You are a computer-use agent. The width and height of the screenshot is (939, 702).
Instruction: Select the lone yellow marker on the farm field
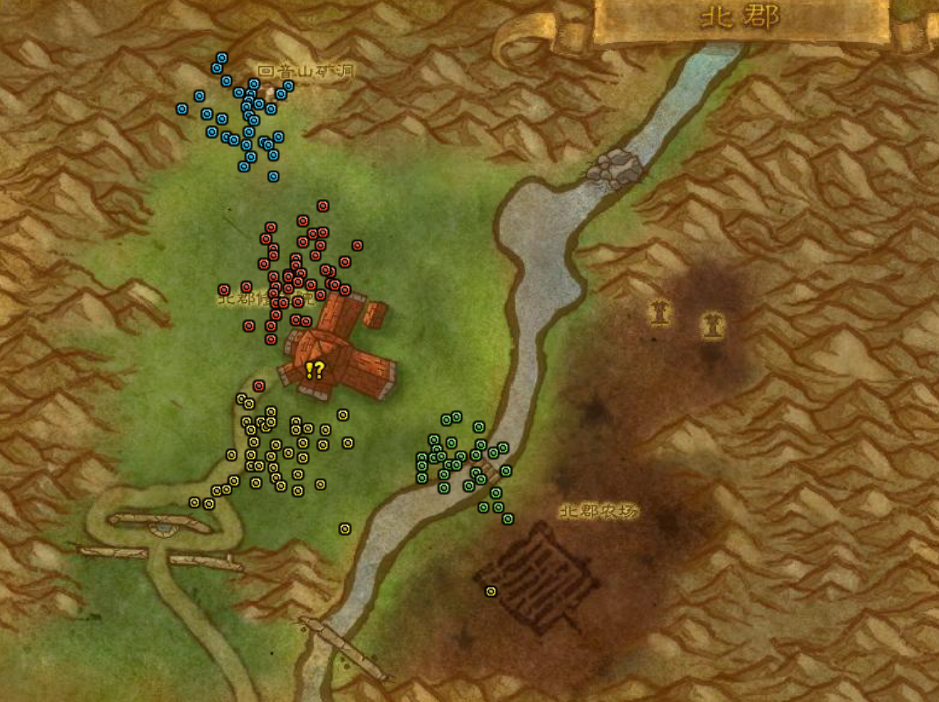coord(491,591)
